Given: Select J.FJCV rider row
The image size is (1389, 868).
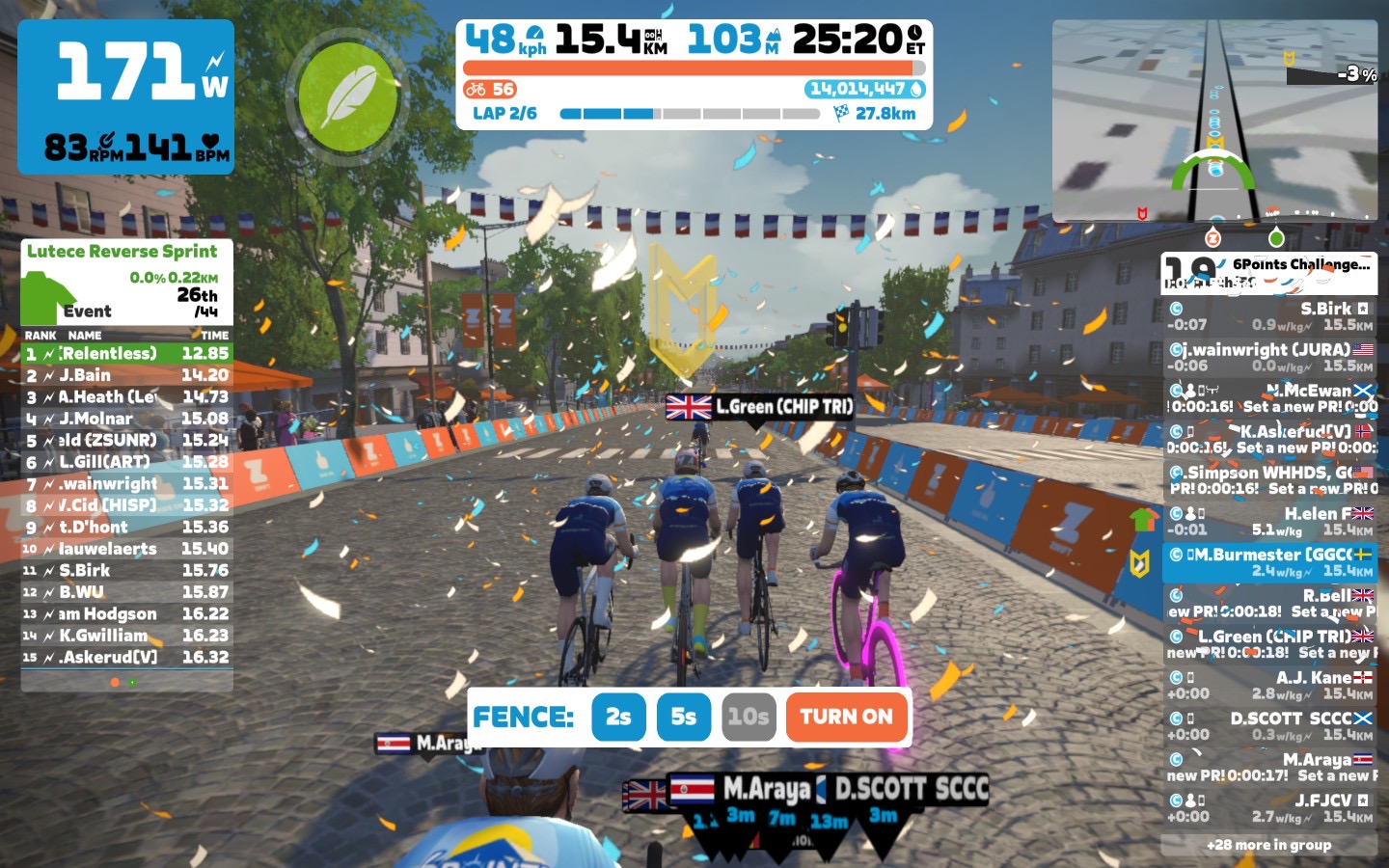Looking at the screenshot, I should pyautogui.click(x=1269, y=808).
